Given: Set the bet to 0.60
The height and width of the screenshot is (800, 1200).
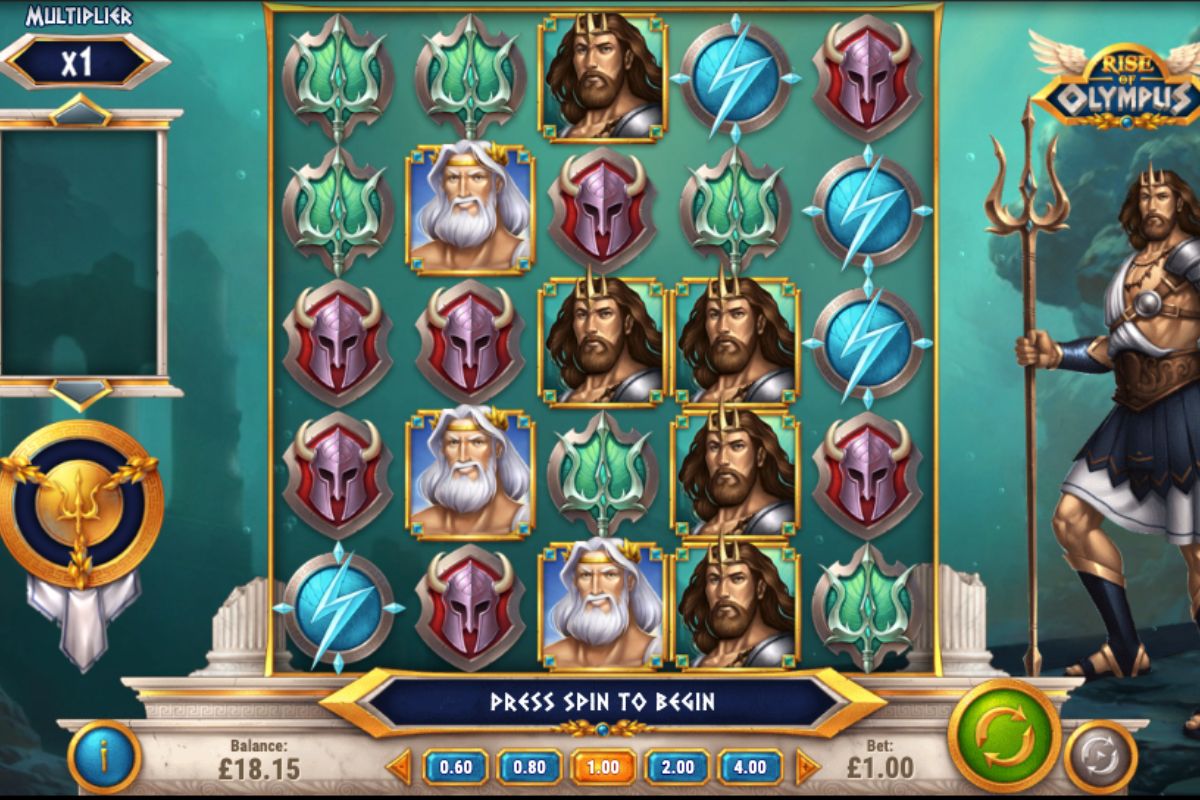Looking at the screenshot, I should coord(455,767).
